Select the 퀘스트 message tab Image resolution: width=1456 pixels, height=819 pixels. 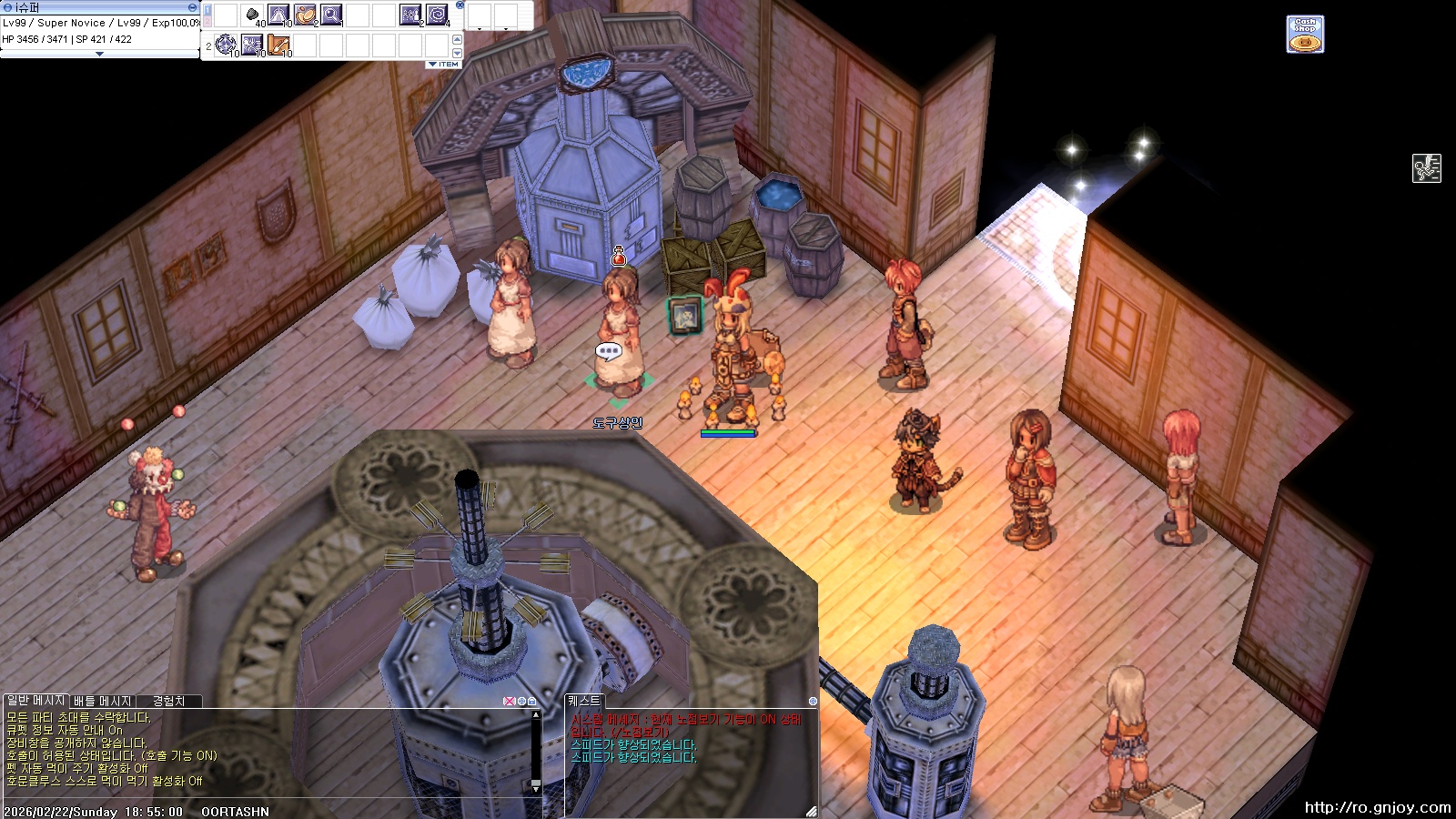coord(584,701)
